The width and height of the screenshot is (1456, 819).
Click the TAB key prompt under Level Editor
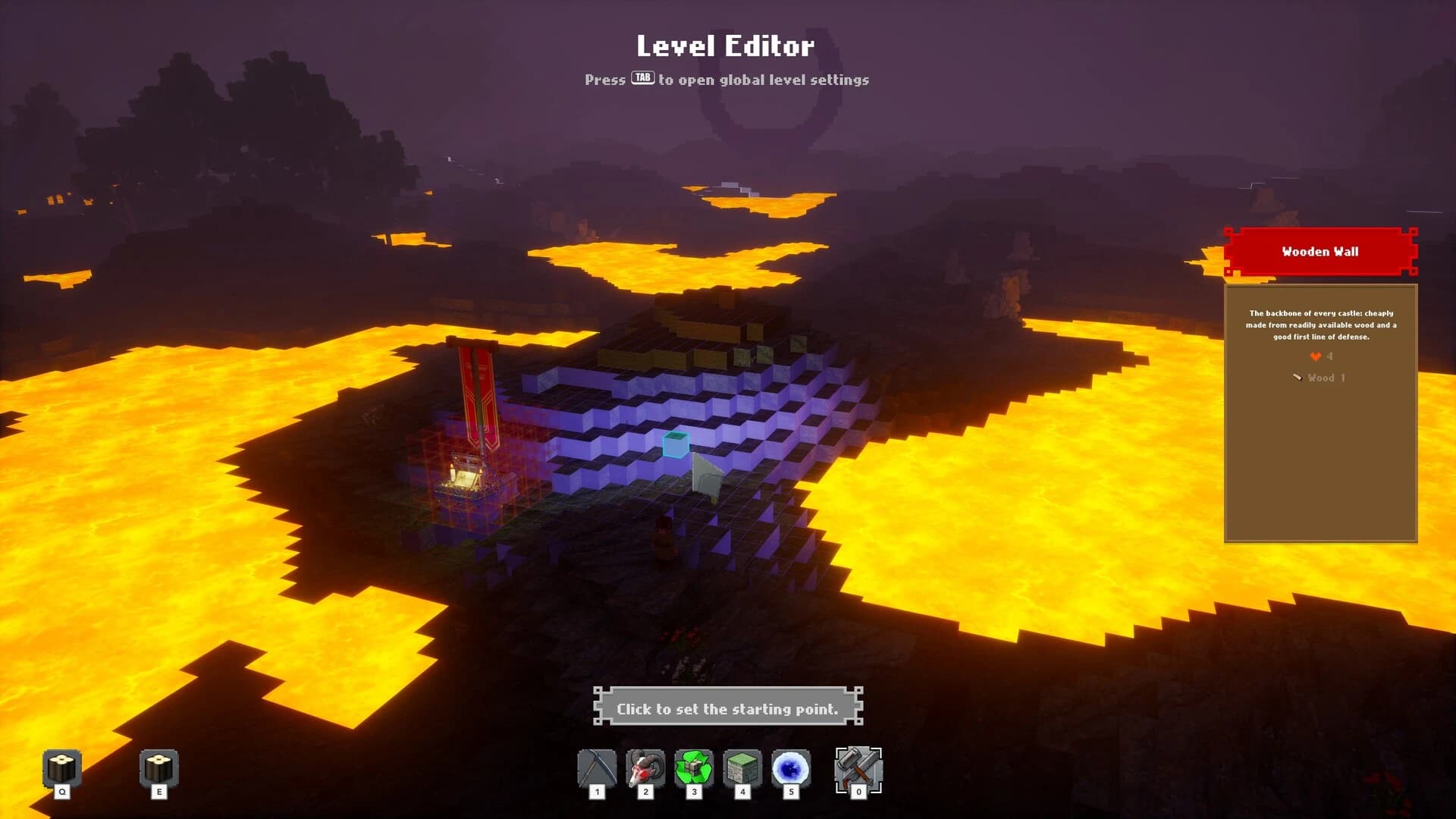(641, 78)
